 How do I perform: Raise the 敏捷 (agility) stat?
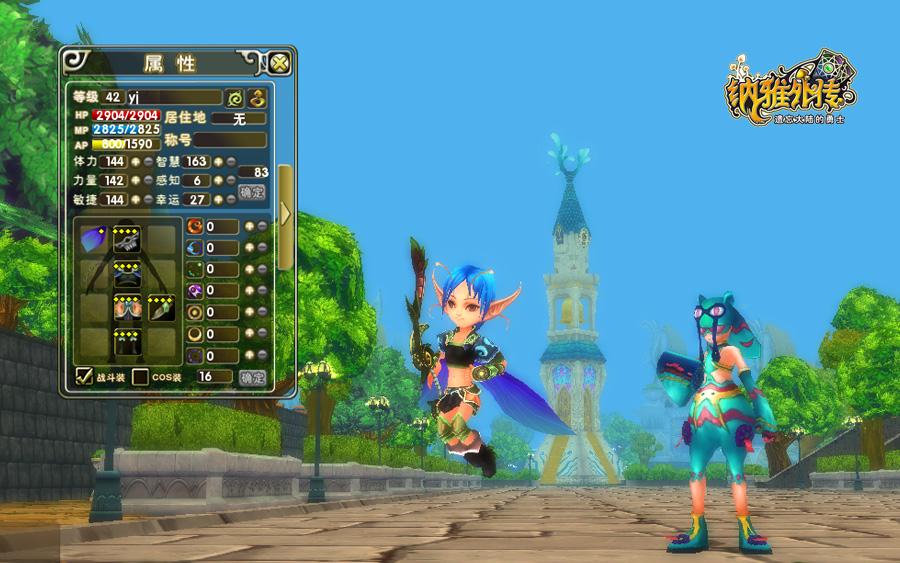click(x=134, y=200)
